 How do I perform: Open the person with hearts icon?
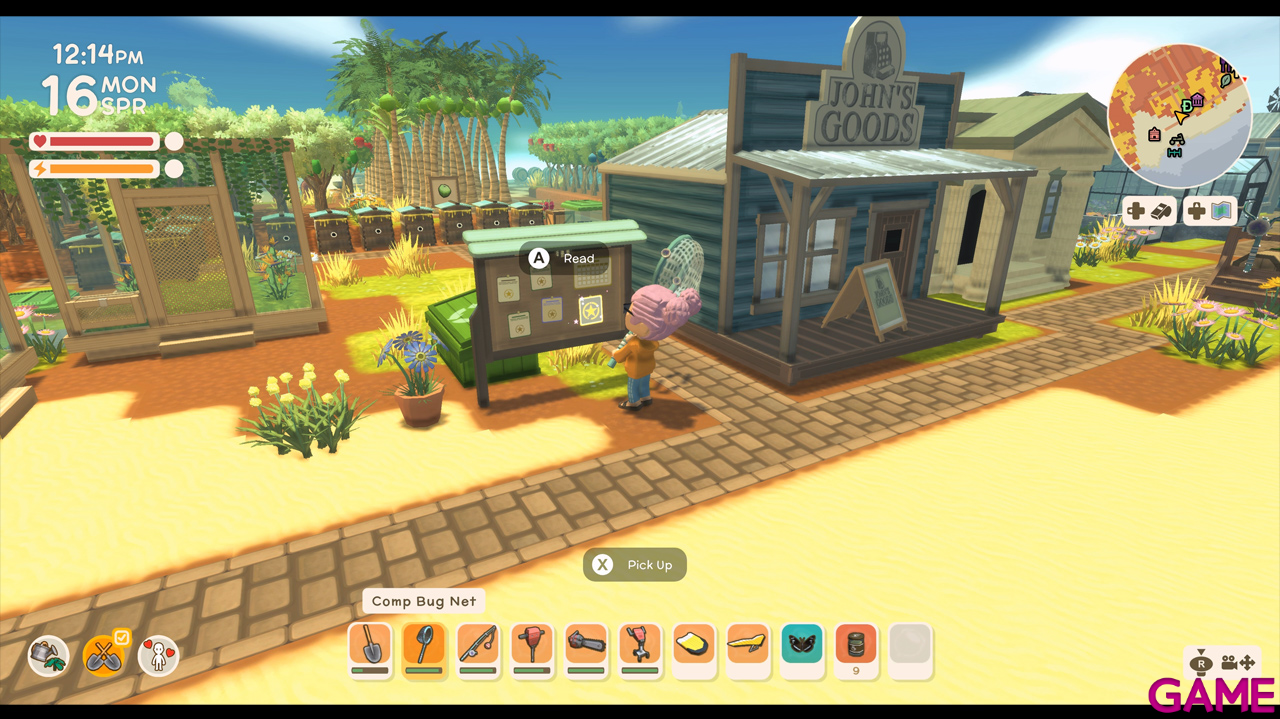pyautogui.click(x=158, y=656)
